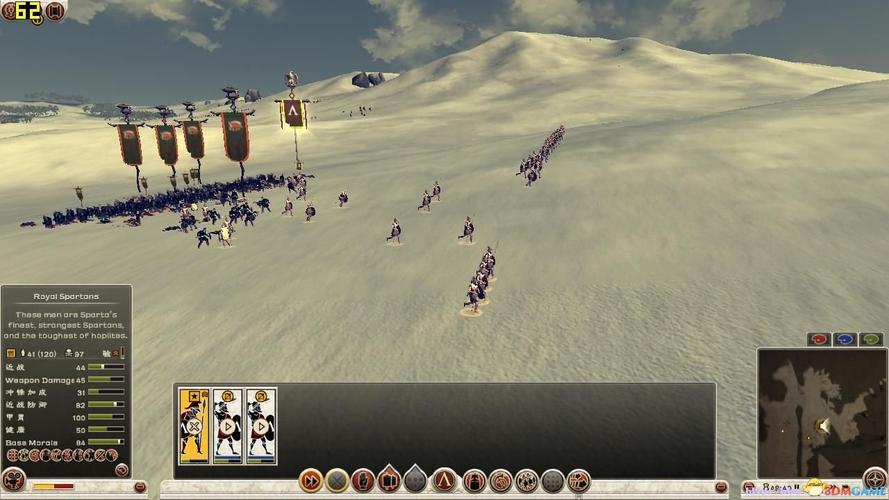Select the highlighted yellow Royal Spartans unit card
Image resolution: width=889 pixels, height=500 pixels.
(194, 425)
